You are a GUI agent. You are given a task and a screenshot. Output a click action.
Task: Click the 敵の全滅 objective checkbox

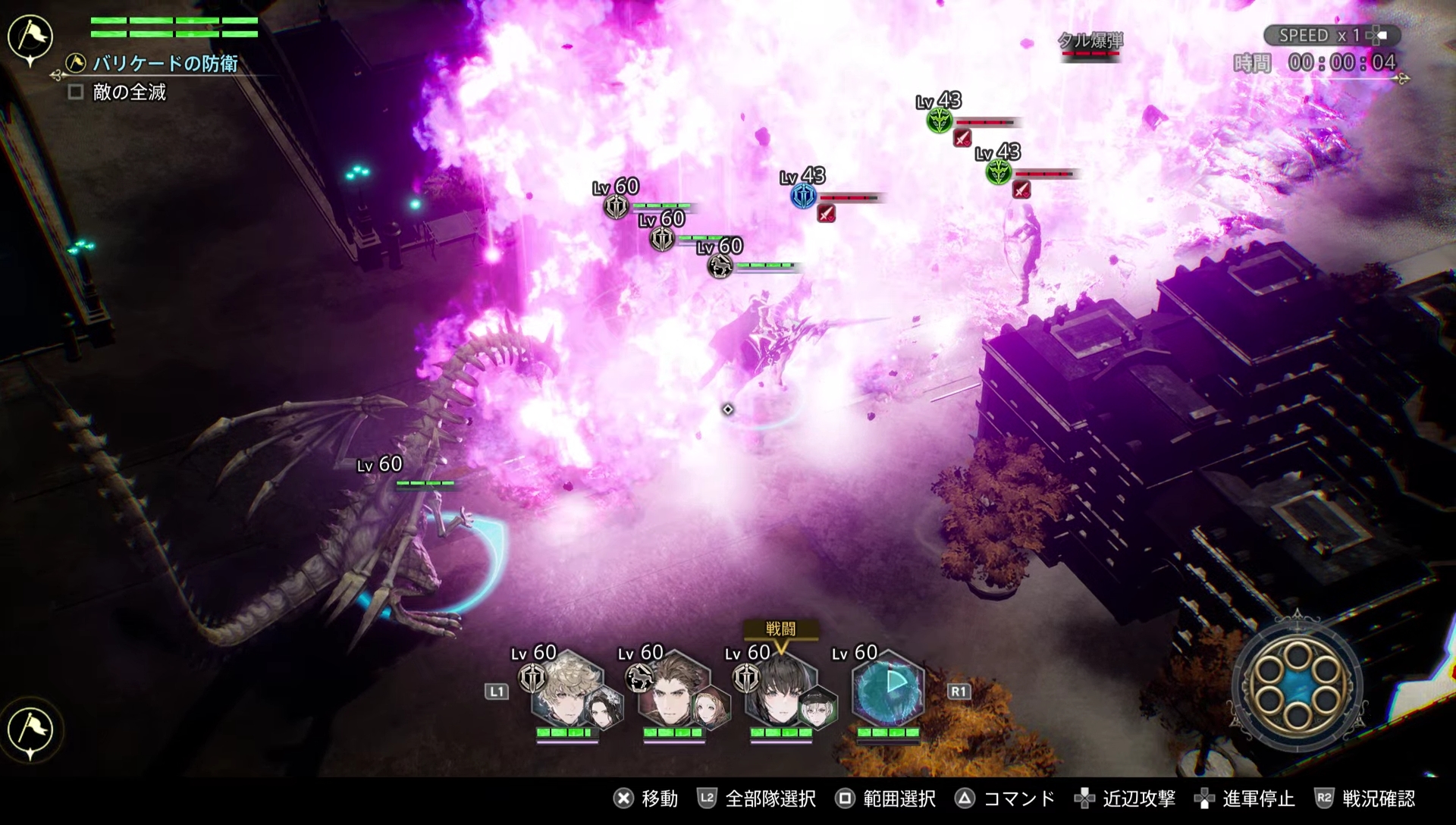pos(76,93)
